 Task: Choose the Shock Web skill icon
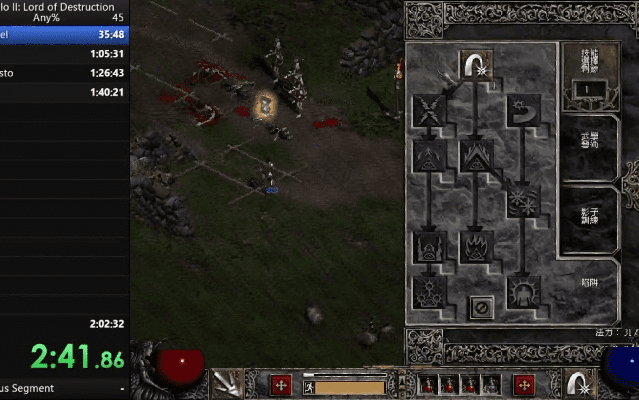[x=428, y=108]
